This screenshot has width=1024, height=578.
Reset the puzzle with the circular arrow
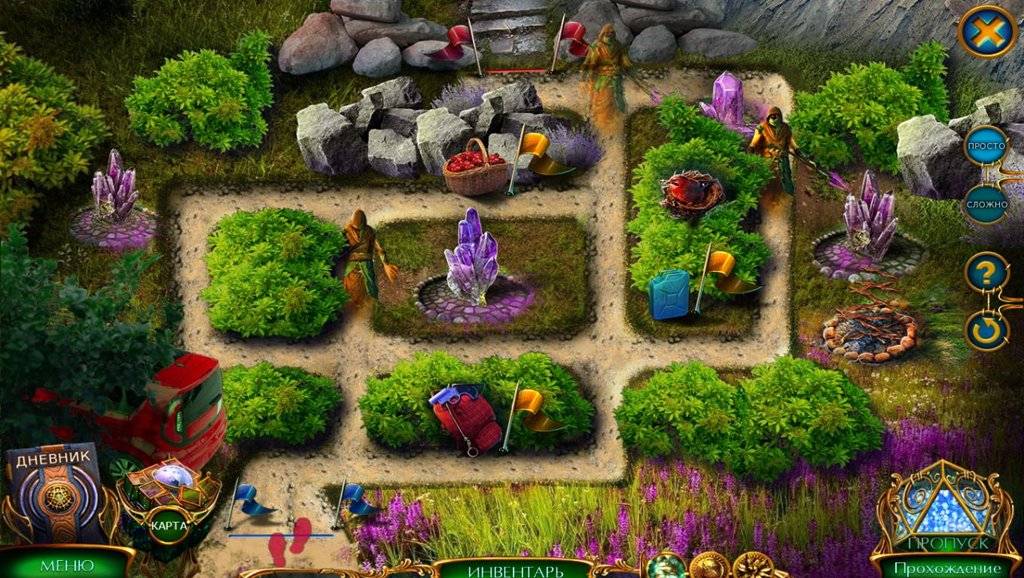986,330
